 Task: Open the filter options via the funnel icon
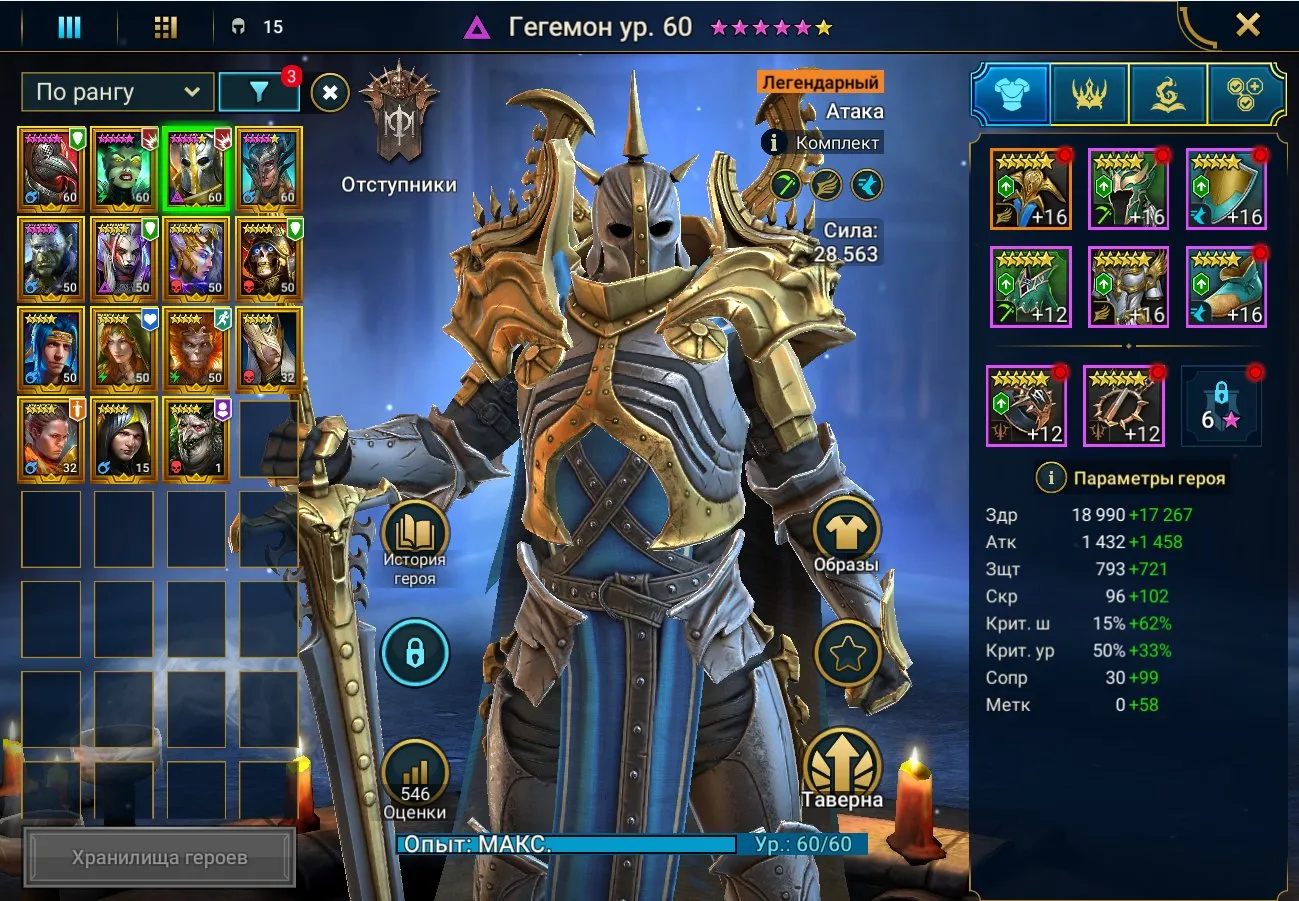point(260,92)
